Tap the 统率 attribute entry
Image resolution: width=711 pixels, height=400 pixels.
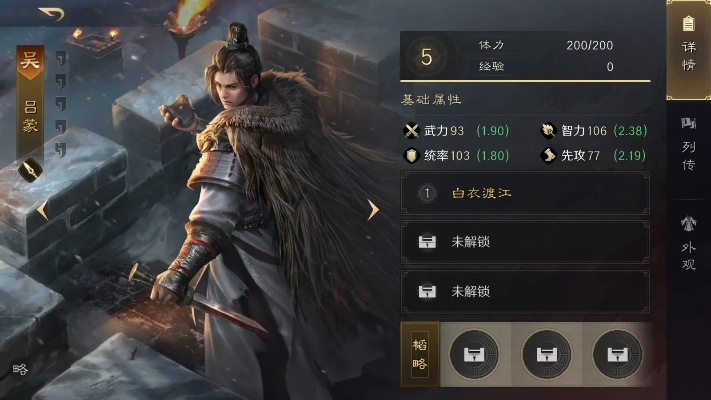445,155
